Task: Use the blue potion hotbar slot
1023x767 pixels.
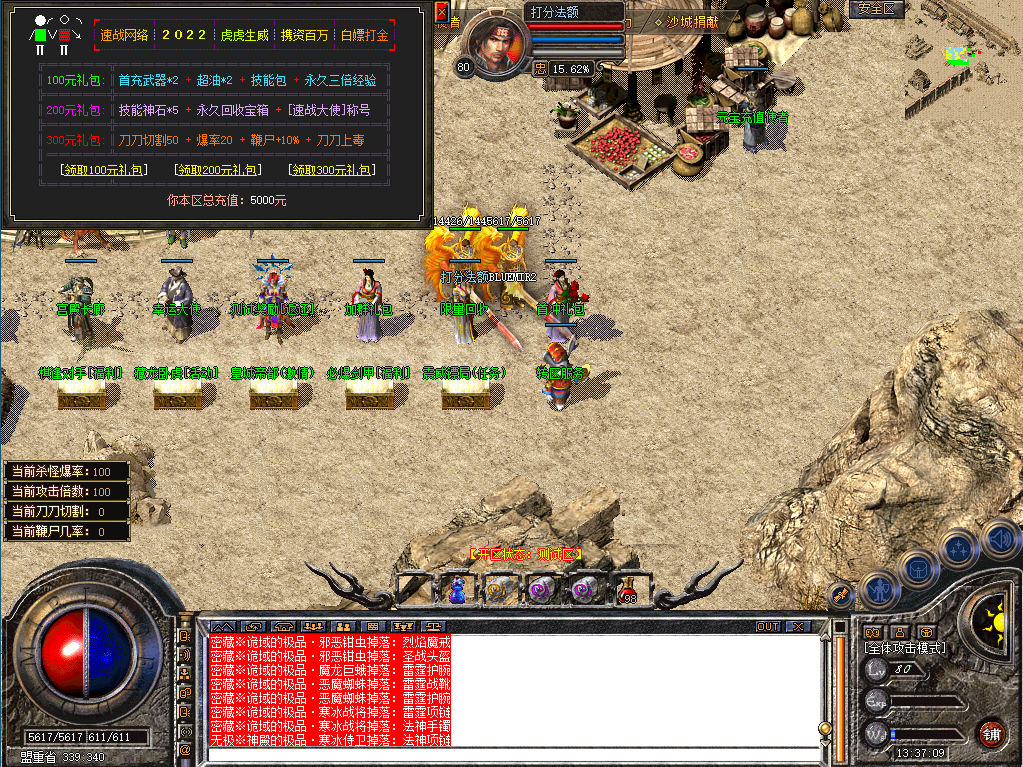Action: tap(456, 589)
